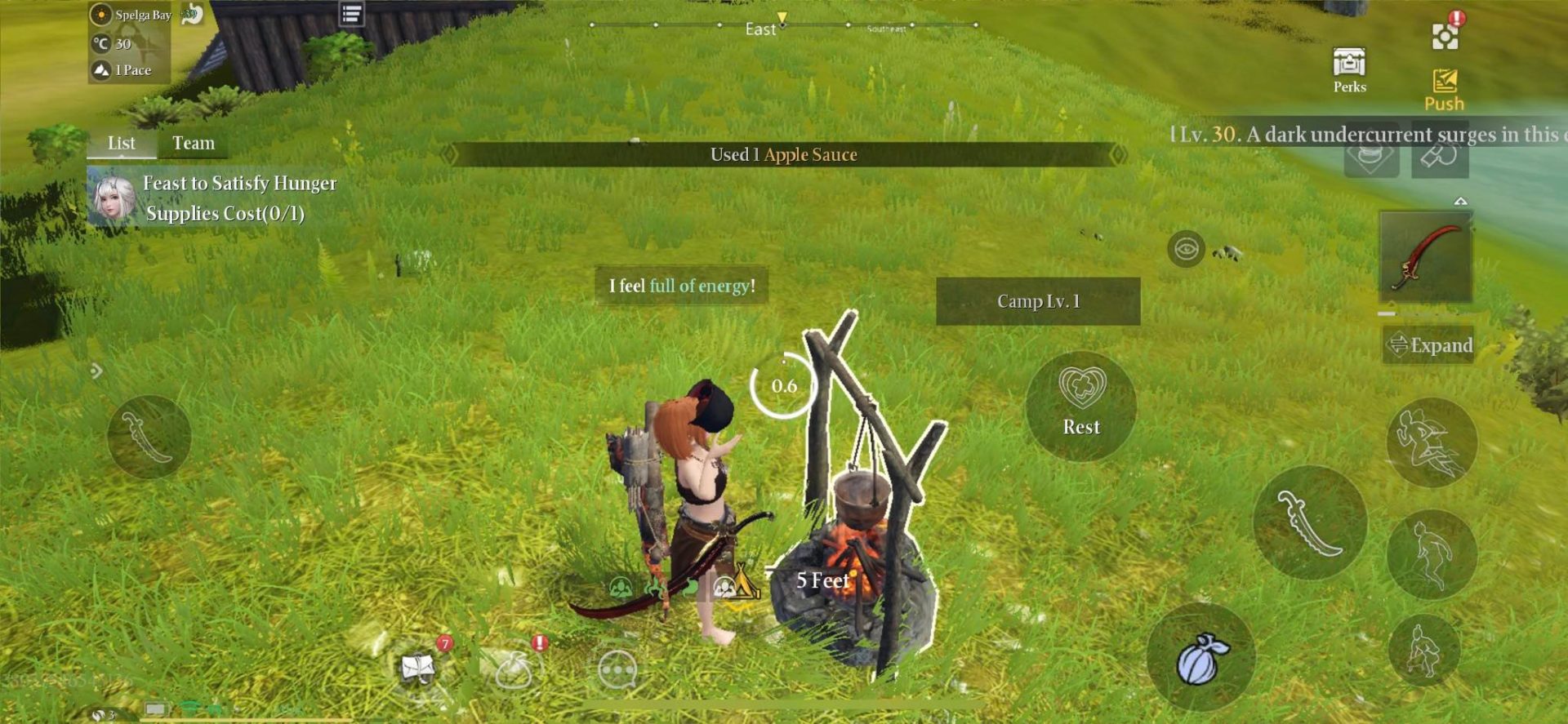
Task: Switch to the Team tab
Action: coord(194,143)
